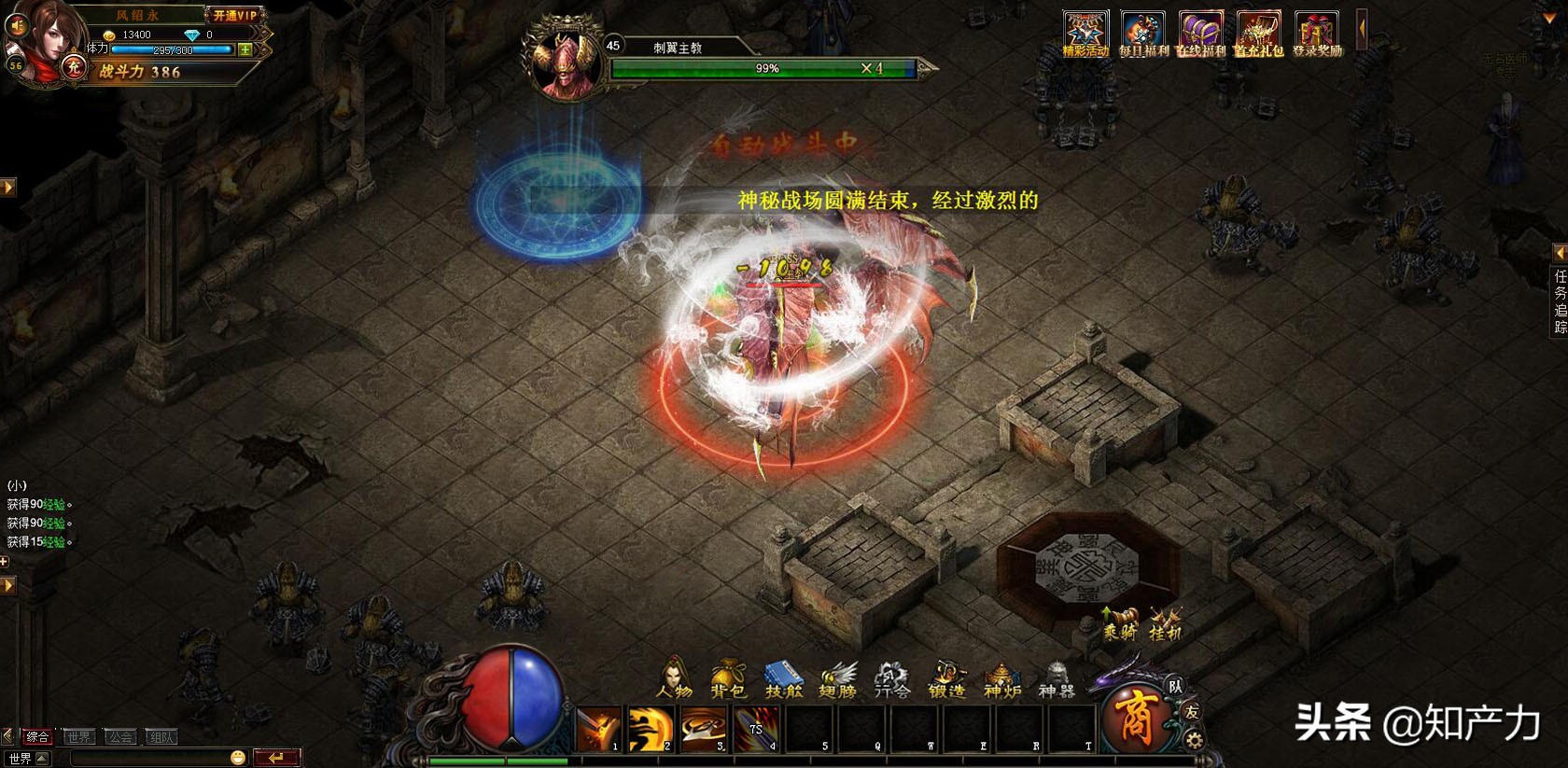Toggle 挂机 auto-battle mode

1165,622
